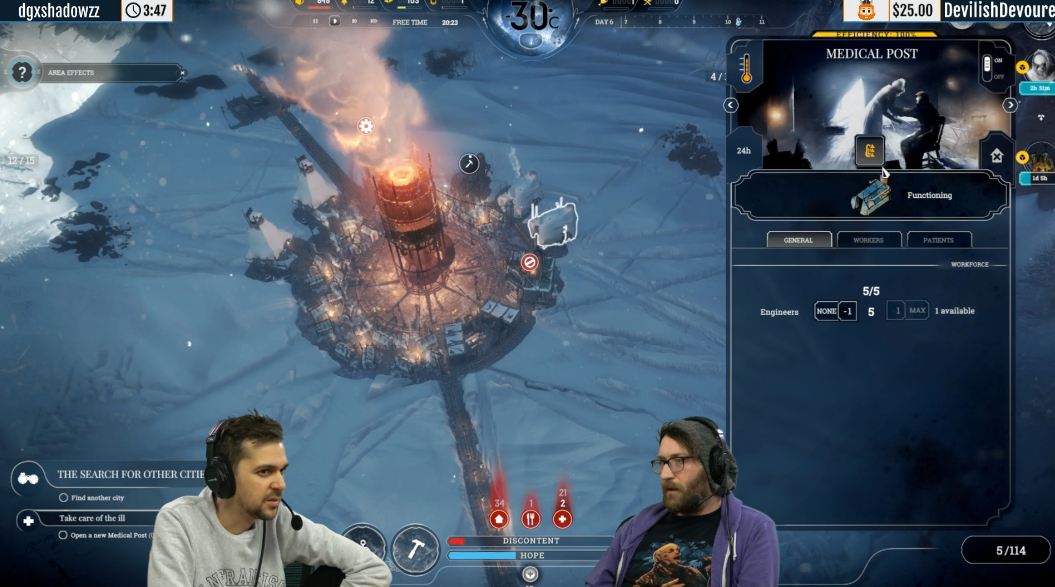Show the sick people alert
Screen dimensions: 1055x587
pos(563,518)
